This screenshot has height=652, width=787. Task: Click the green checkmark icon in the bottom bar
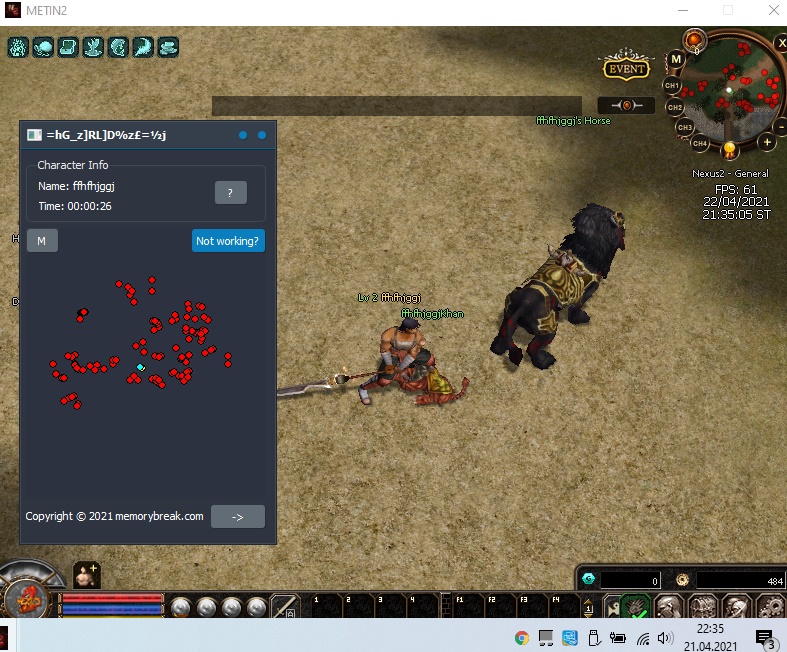[636, 608]
